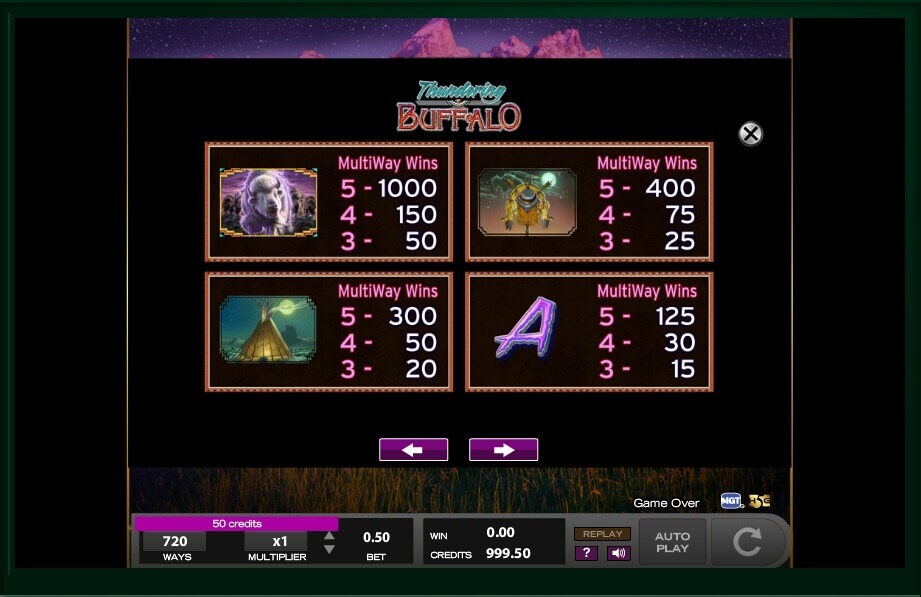
Task: Open the question mark help button
Action: tap(586, 553)
